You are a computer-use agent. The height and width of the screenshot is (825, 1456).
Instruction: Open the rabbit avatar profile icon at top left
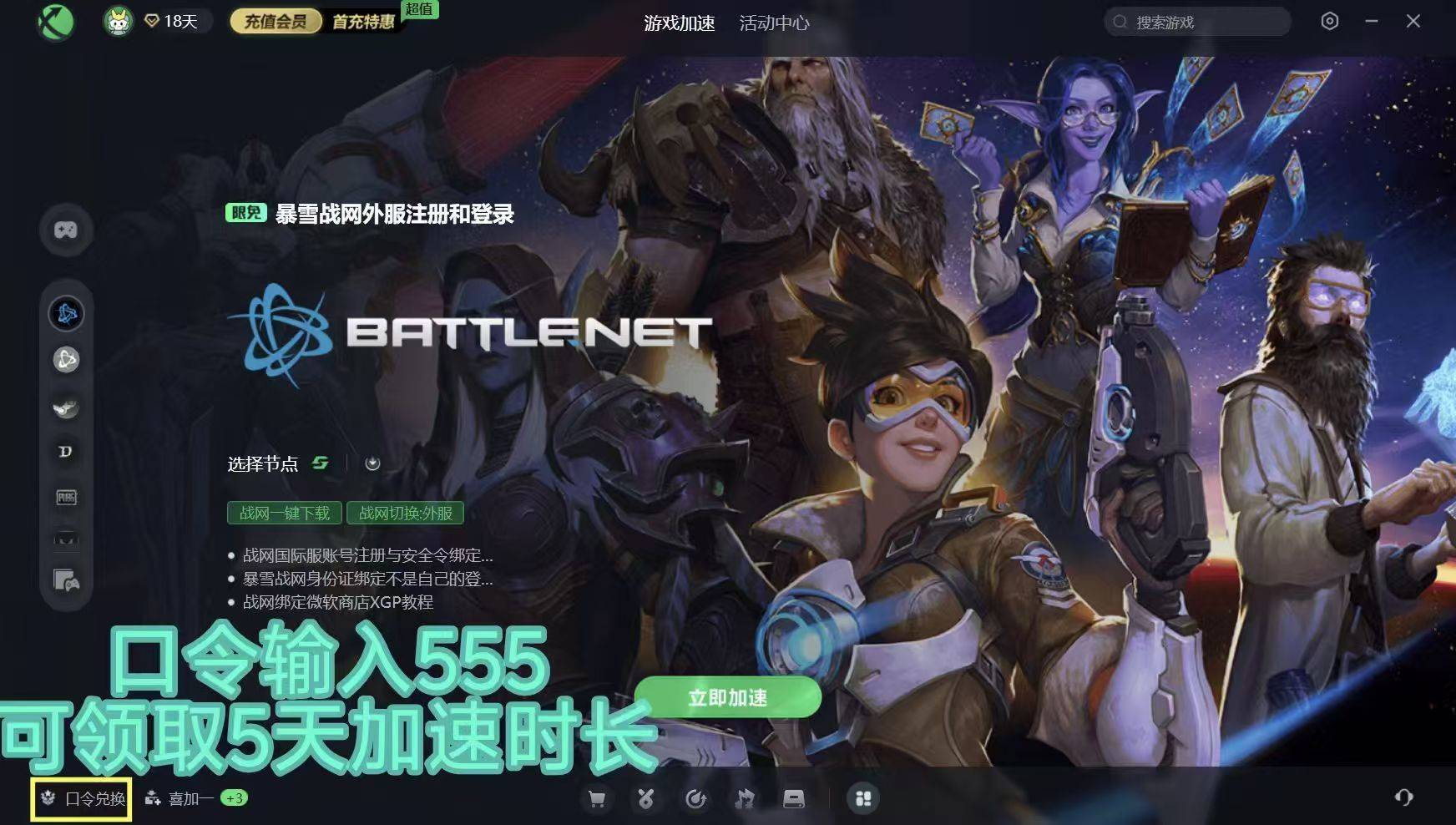(x=117, y=20)
